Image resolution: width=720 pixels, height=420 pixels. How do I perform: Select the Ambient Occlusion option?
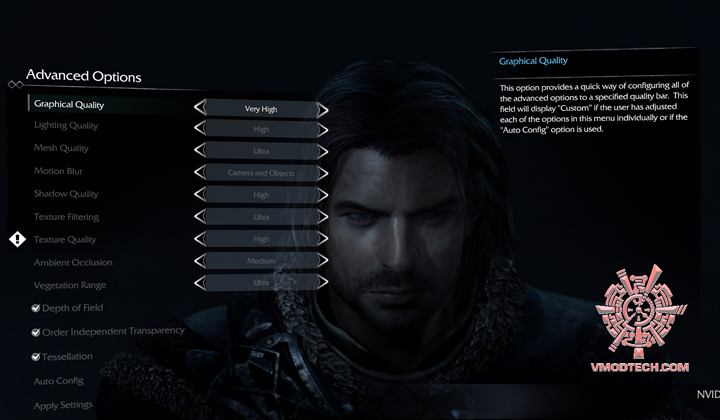pyautogui.click(x=73, y=262)
